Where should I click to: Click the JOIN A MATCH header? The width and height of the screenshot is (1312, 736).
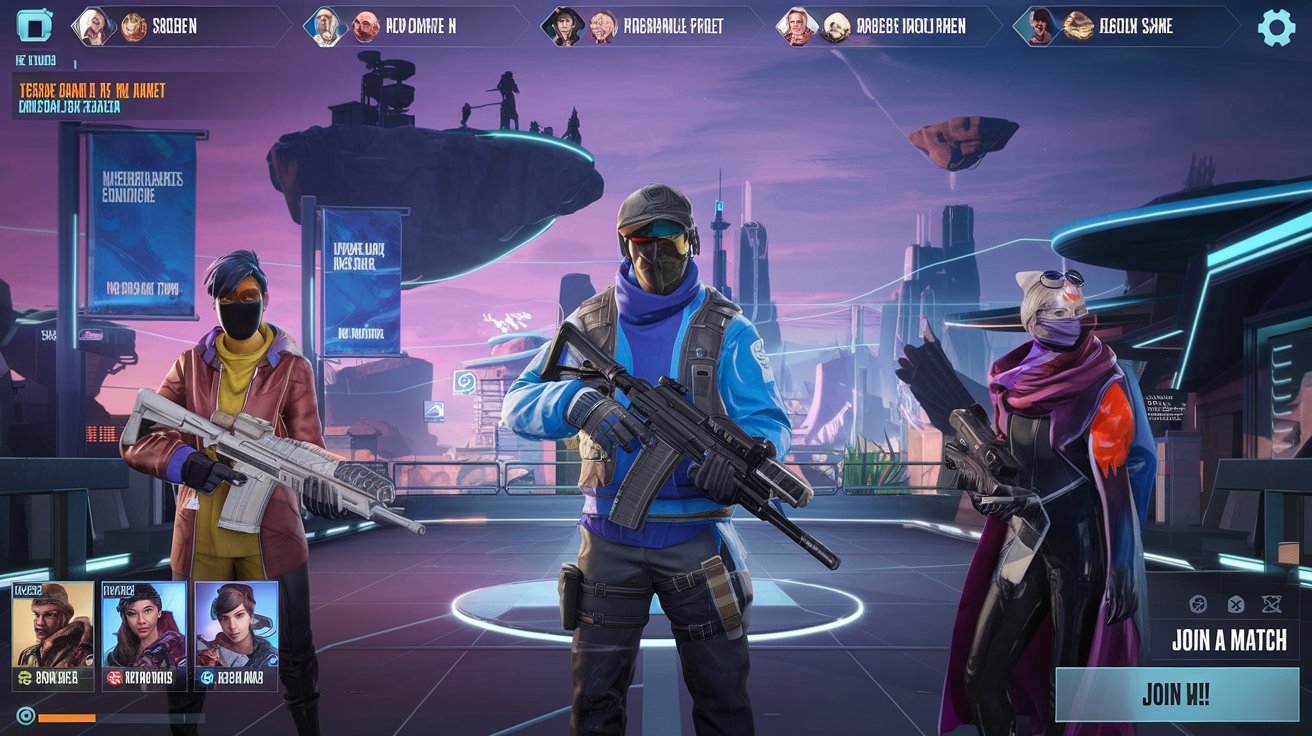point(1228,640)
